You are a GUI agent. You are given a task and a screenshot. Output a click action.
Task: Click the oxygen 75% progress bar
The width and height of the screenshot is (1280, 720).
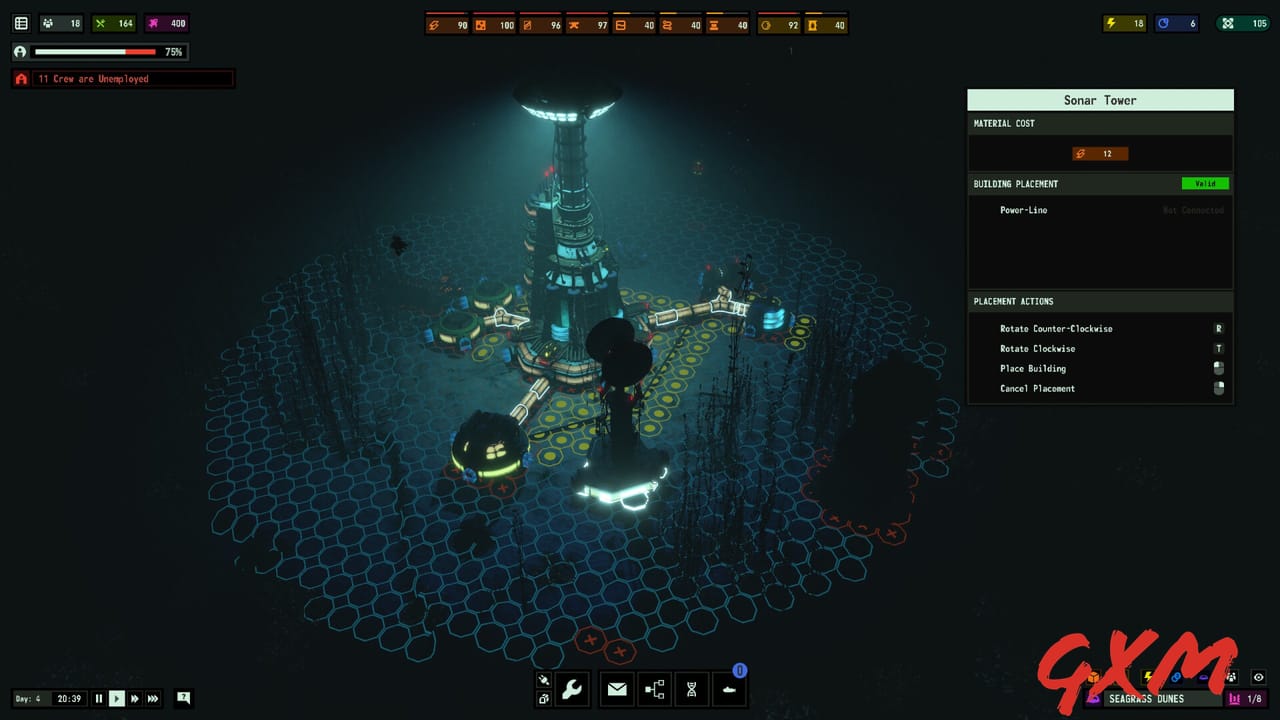95,51
